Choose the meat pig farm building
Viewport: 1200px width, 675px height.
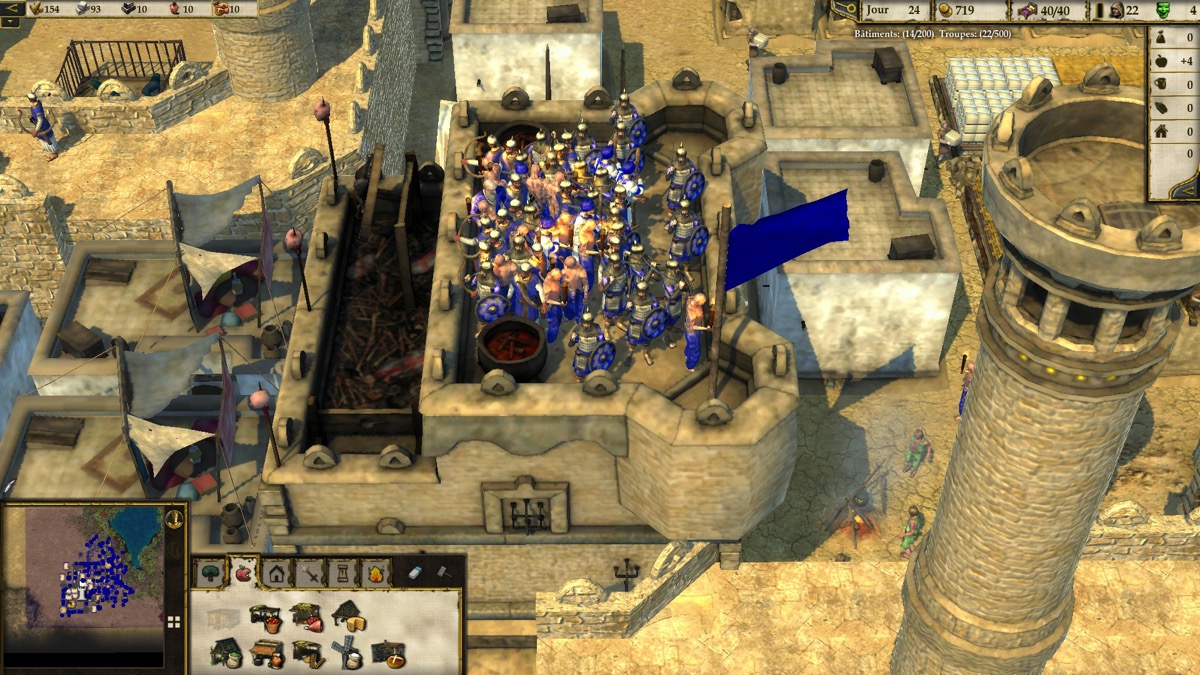click(x=307, y=618)
